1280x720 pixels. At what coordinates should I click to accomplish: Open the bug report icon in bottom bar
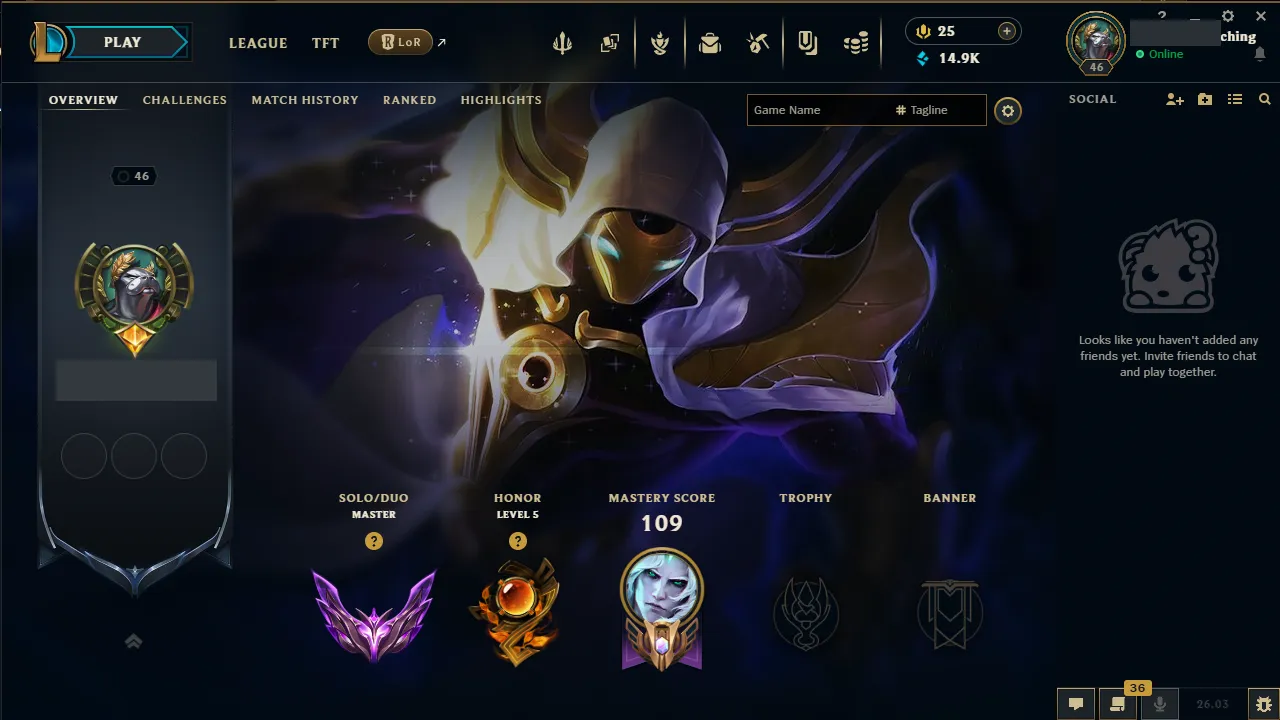1263,705
